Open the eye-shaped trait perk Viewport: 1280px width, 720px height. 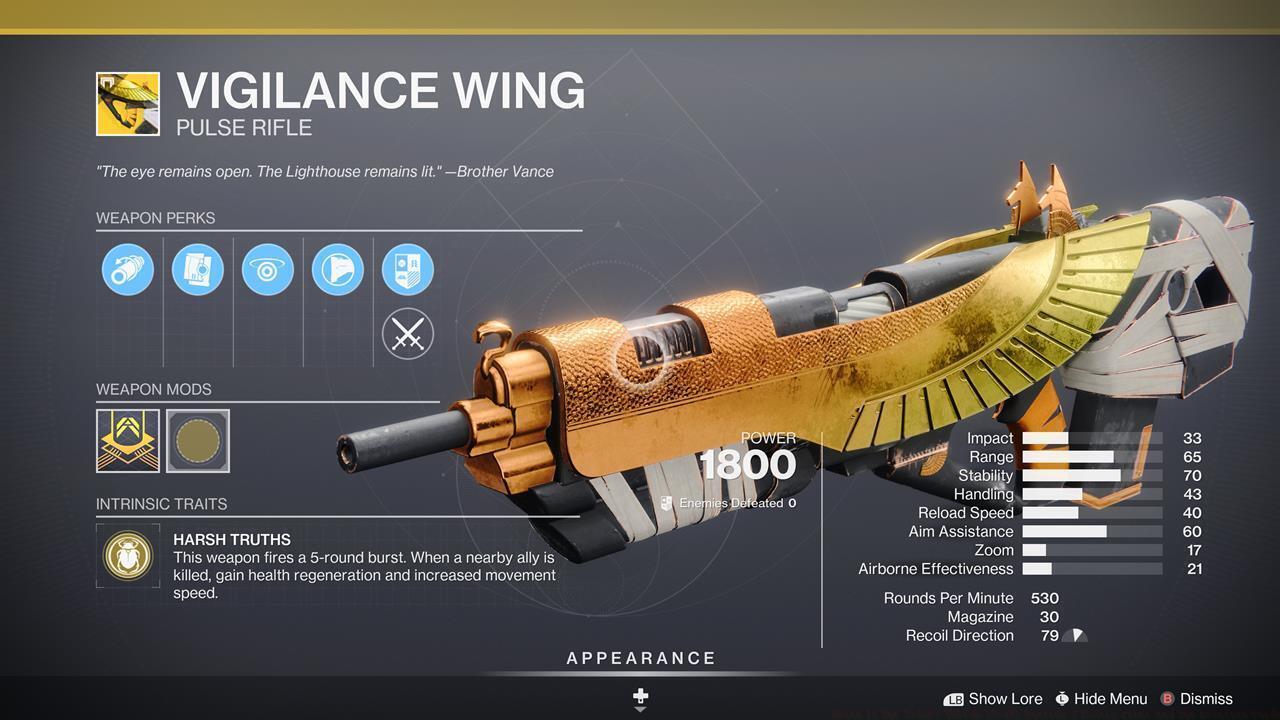tap(267, 269)
